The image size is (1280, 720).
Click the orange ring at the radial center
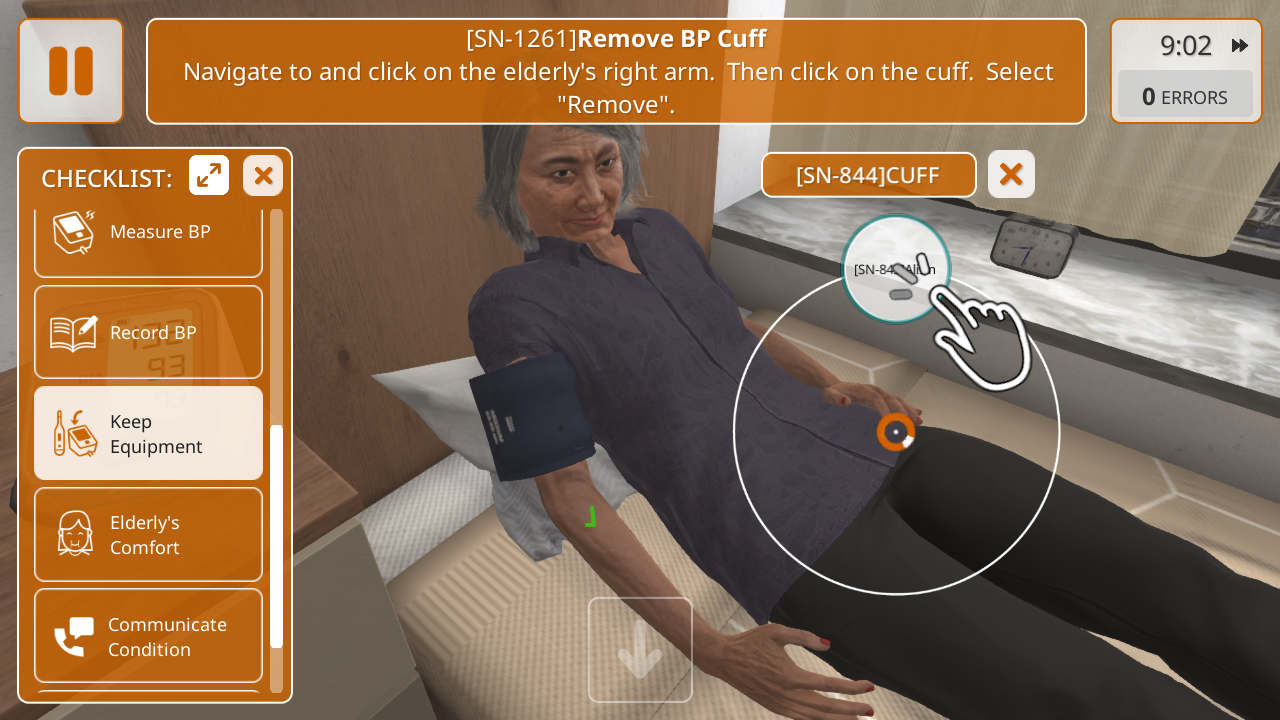(x=896, y=432)
